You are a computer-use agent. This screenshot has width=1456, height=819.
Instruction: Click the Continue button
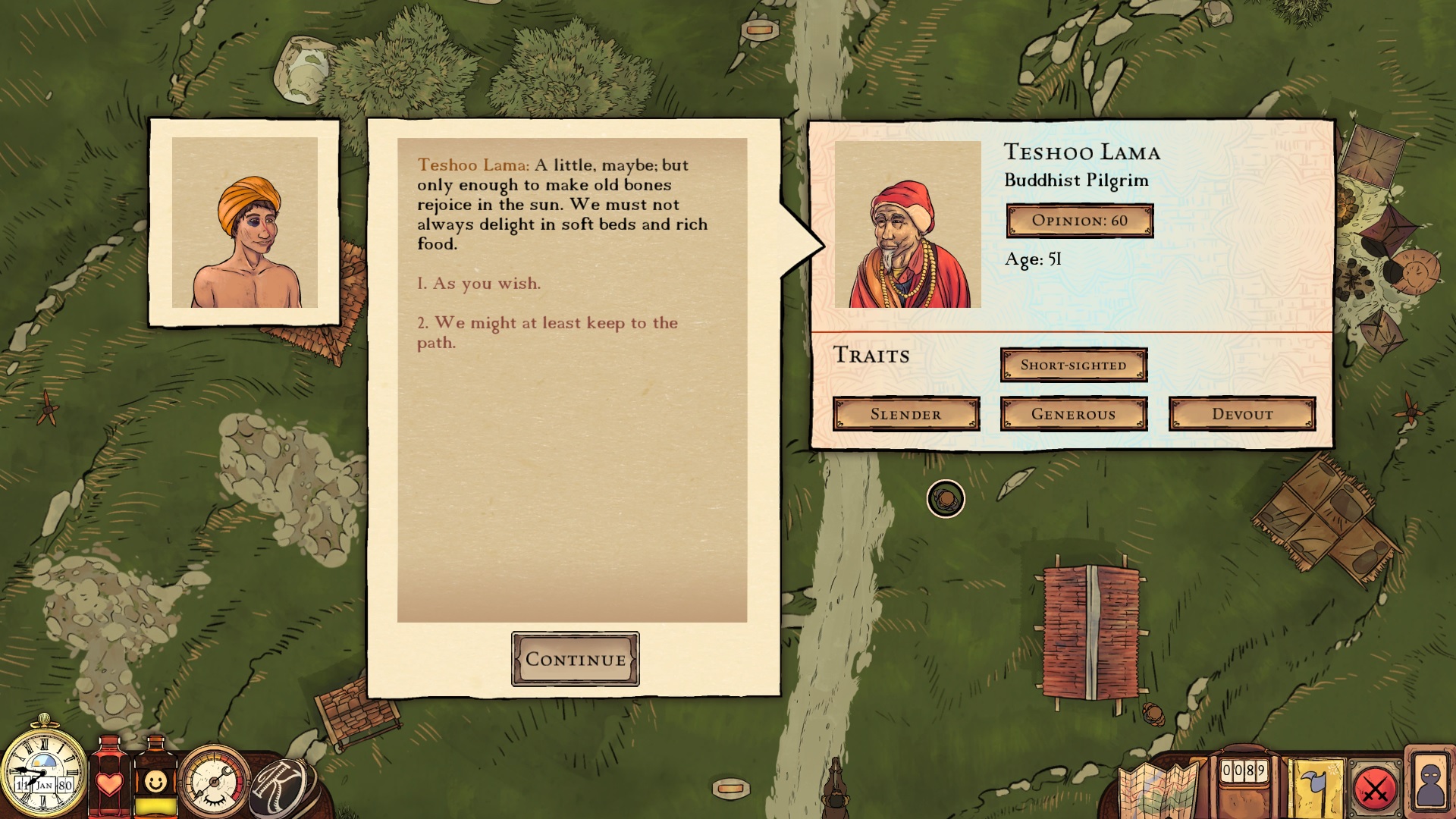coord(575,659)
